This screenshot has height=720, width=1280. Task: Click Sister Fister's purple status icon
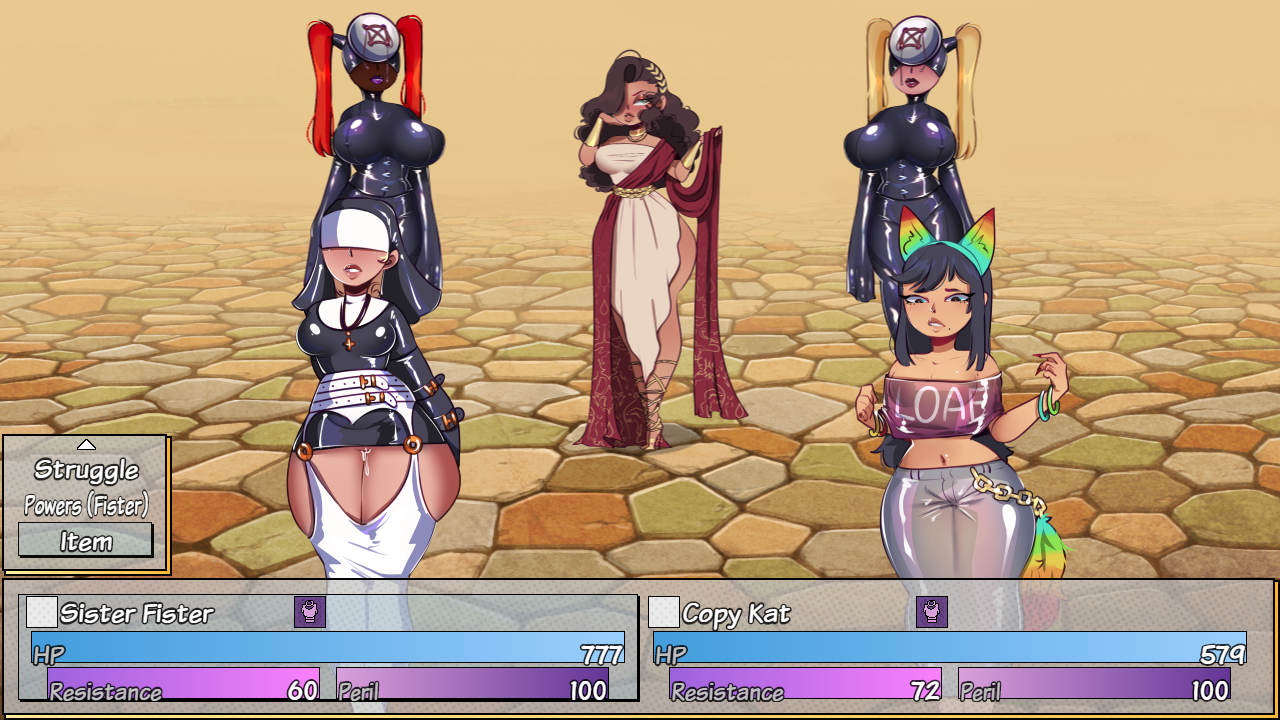[310, 611]
